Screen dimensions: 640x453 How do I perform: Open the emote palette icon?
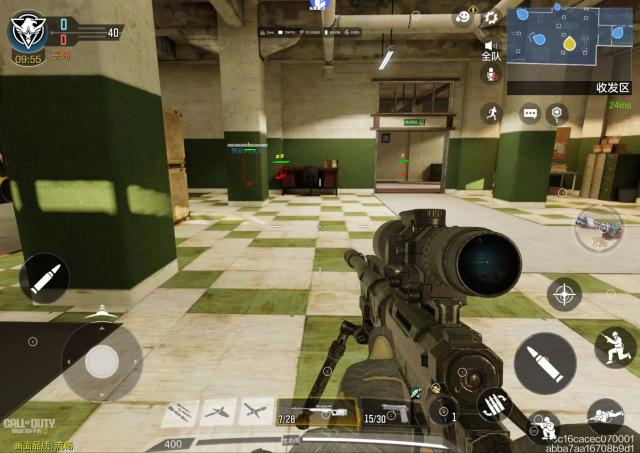click(462, 16)
